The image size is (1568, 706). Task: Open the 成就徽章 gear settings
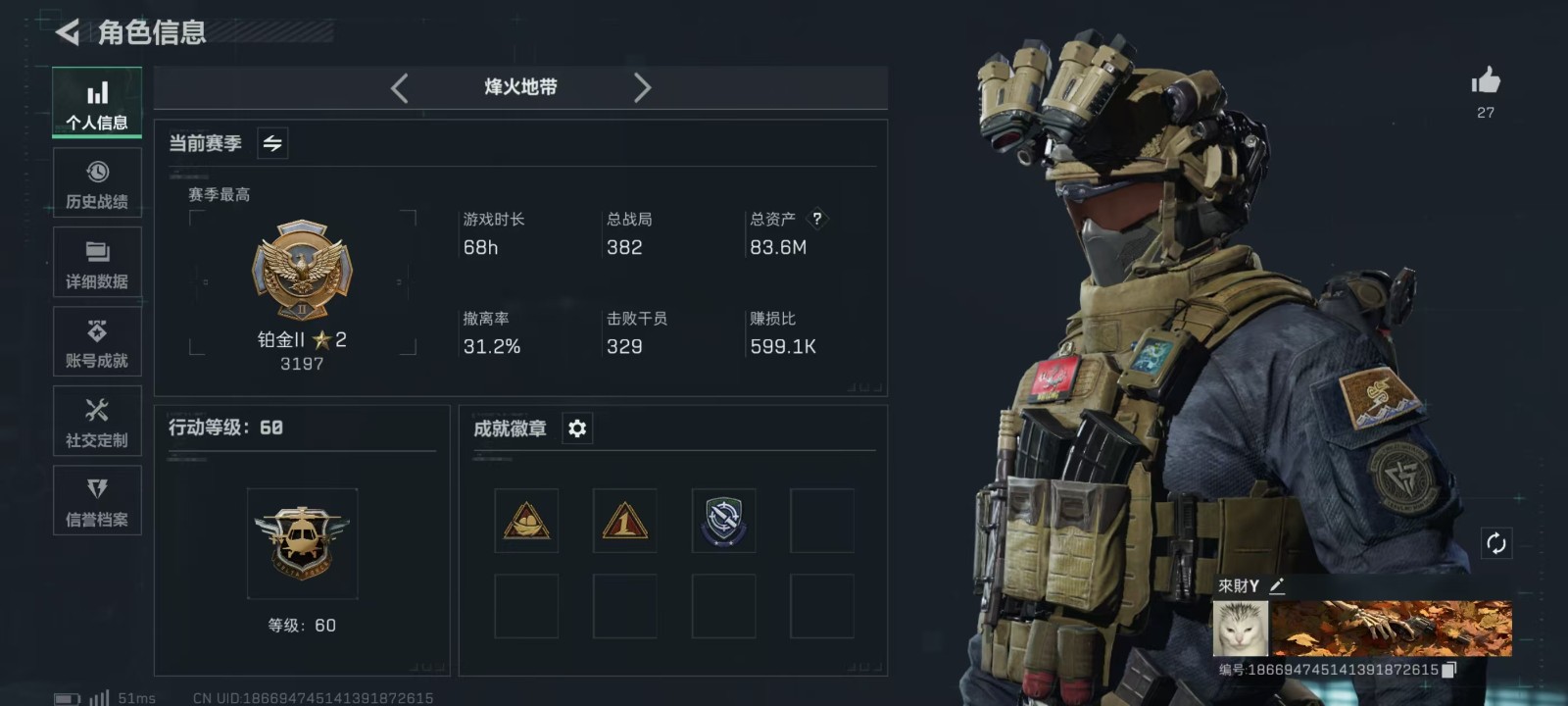click(x=577, y=429)
